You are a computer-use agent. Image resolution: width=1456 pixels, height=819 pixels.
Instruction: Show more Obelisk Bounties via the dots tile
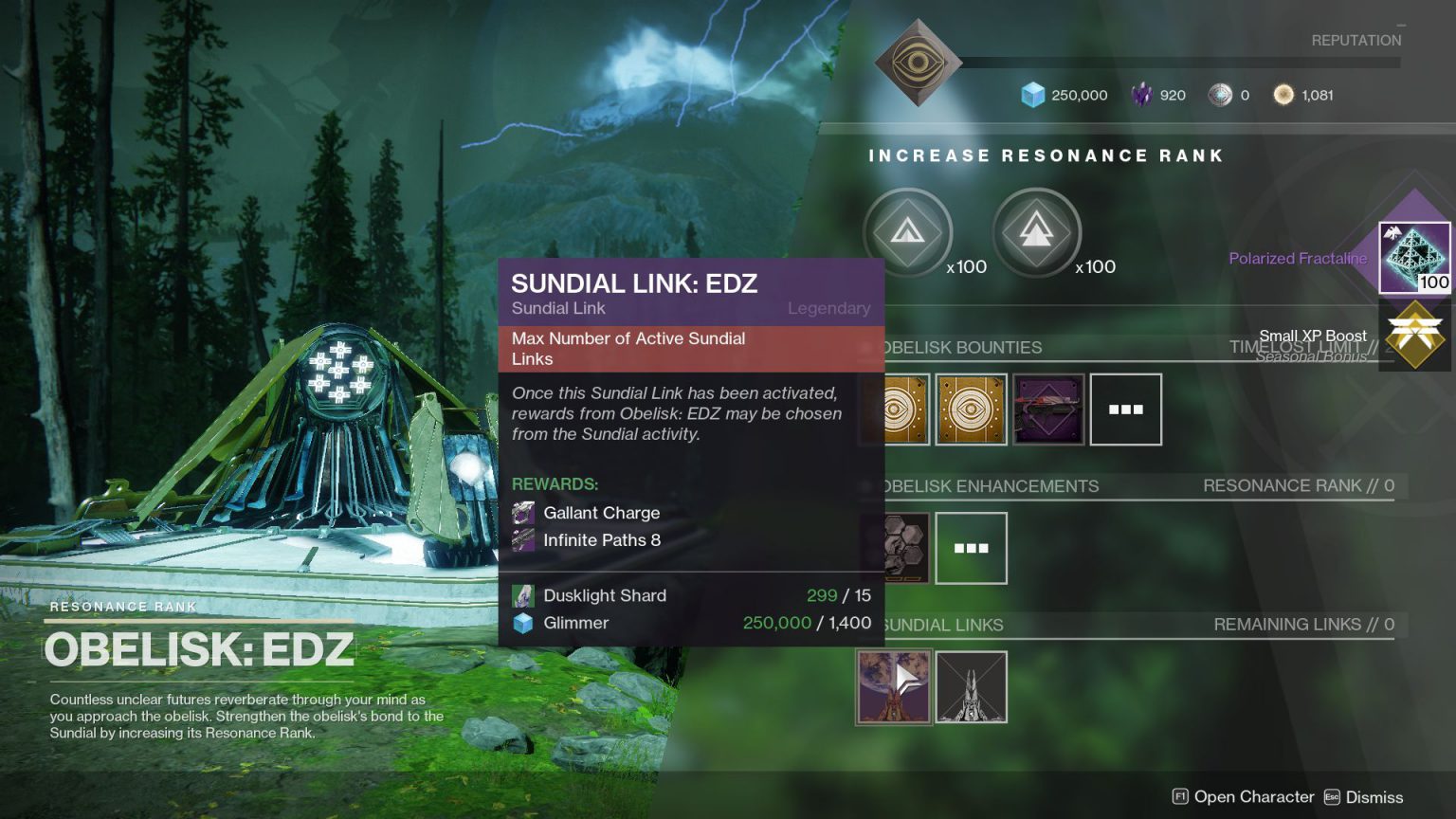click(1125, 409)
